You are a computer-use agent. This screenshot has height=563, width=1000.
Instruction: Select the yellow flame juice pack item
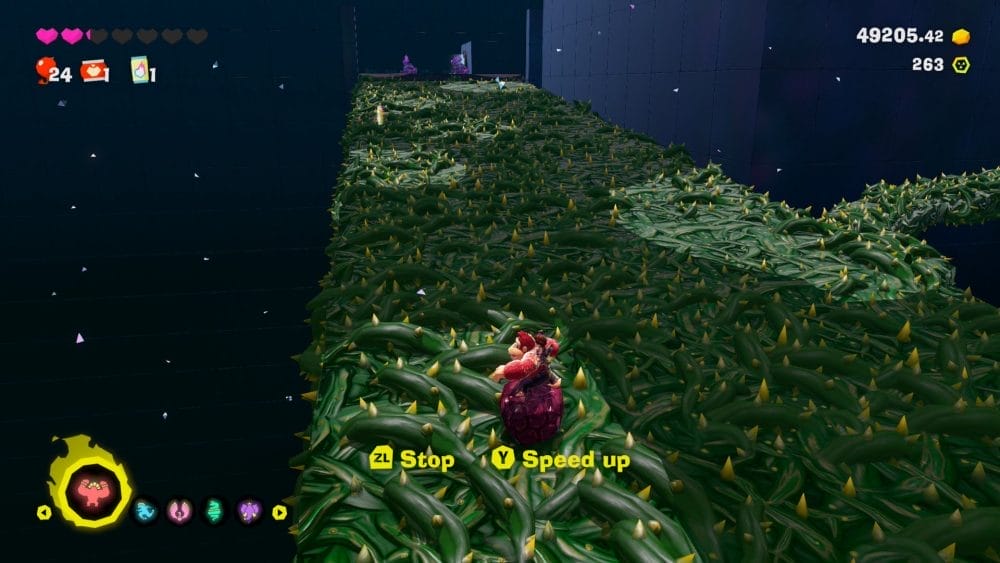[x=139, y=70]
